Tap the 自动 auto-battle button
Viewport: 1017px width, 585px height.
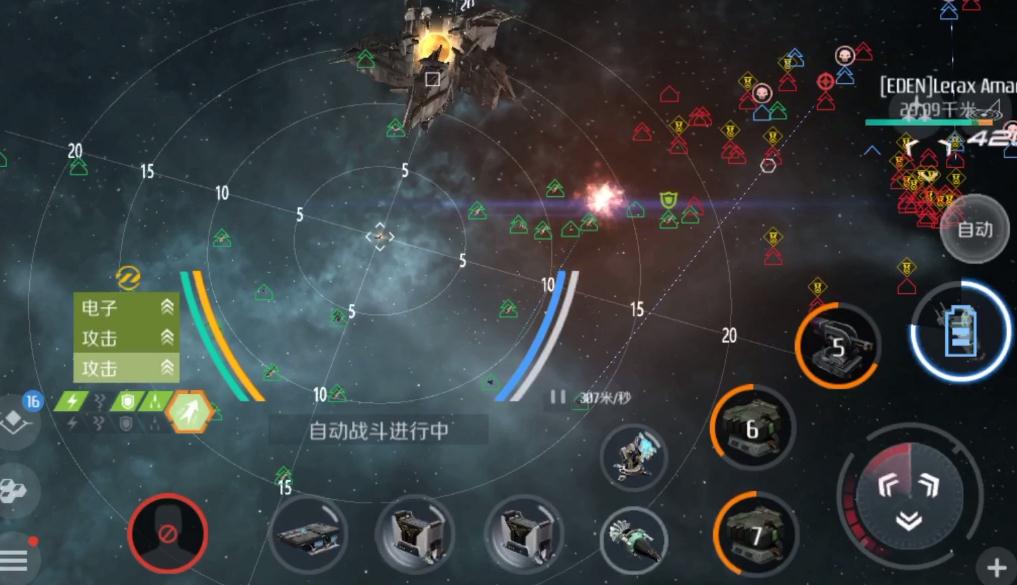click(x=974, y=230)
